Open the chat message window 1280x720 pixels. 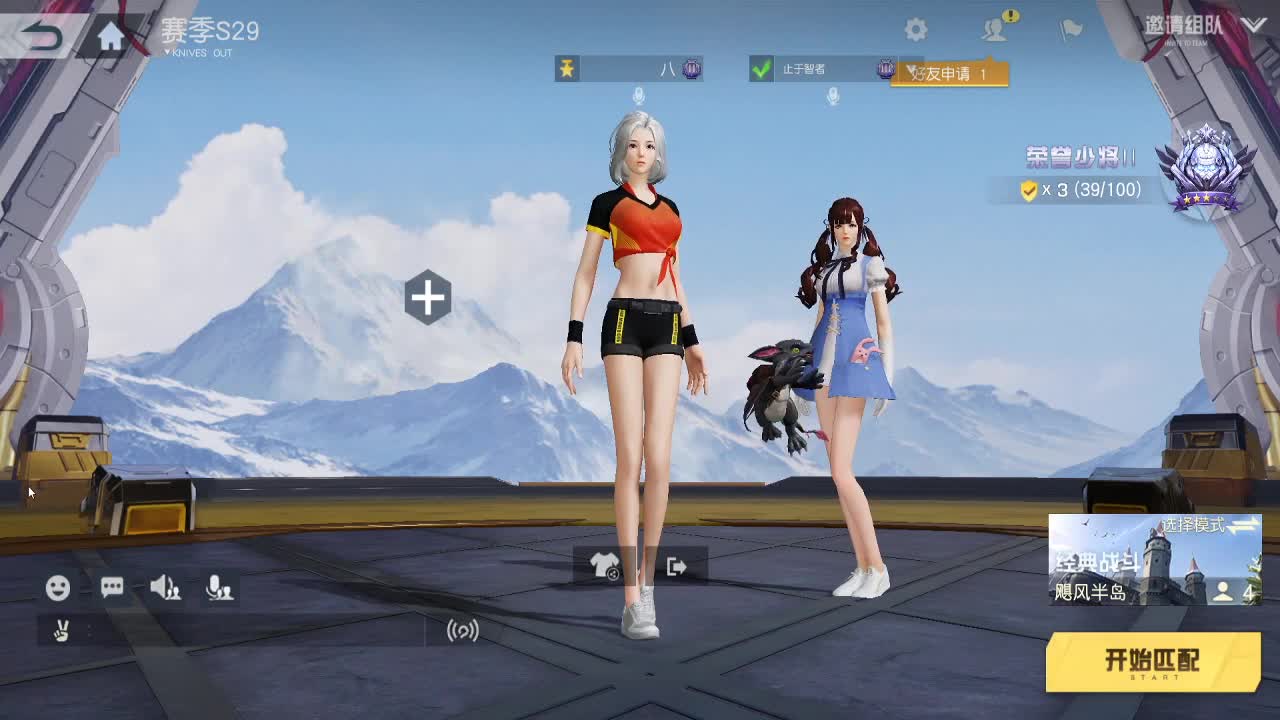(x=111, y=588)
